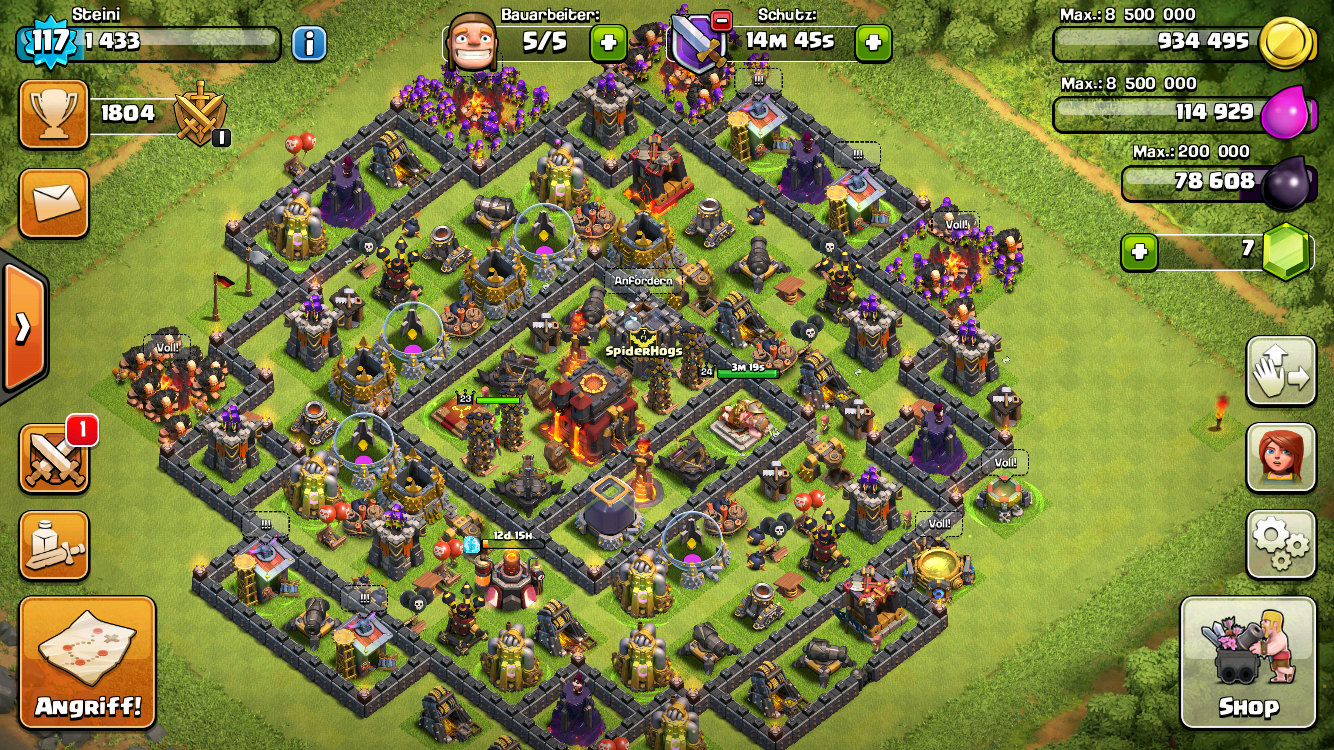Add builders with the green plus

608,43
